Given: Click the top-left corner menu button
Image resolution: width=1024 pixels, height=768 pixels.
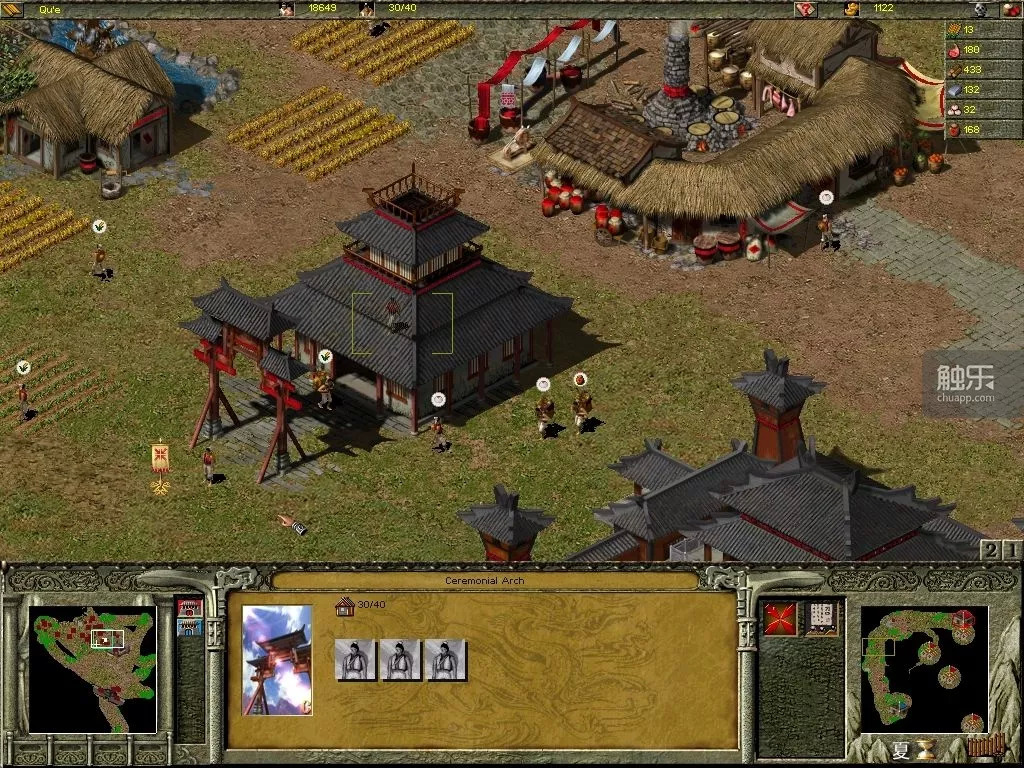Looking at the screenshot, I should pyautogui.click(x=12, y=9).
